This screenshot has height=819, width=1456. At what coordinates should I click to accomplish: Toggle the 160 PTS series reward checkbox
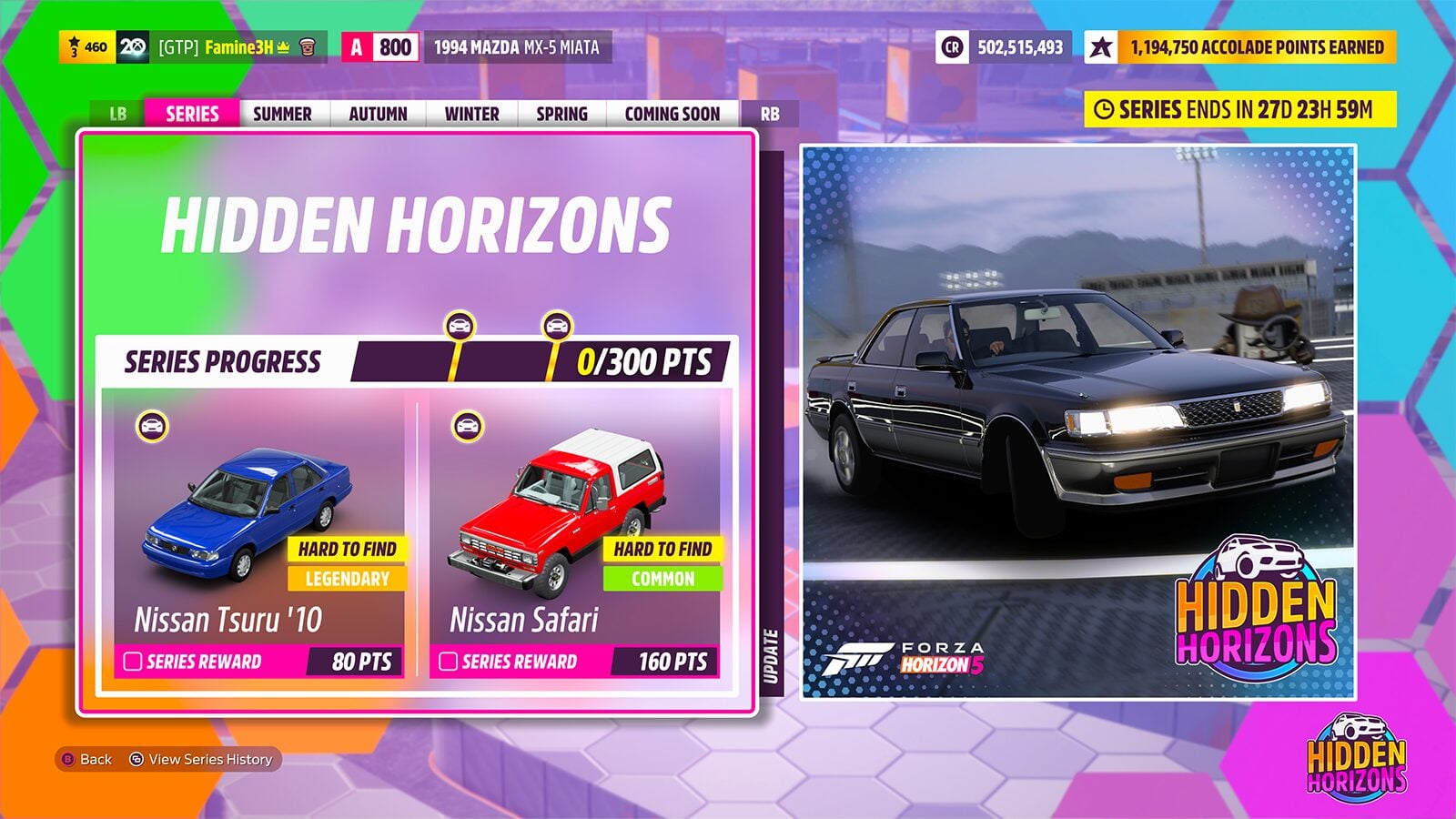click(449, 662)
